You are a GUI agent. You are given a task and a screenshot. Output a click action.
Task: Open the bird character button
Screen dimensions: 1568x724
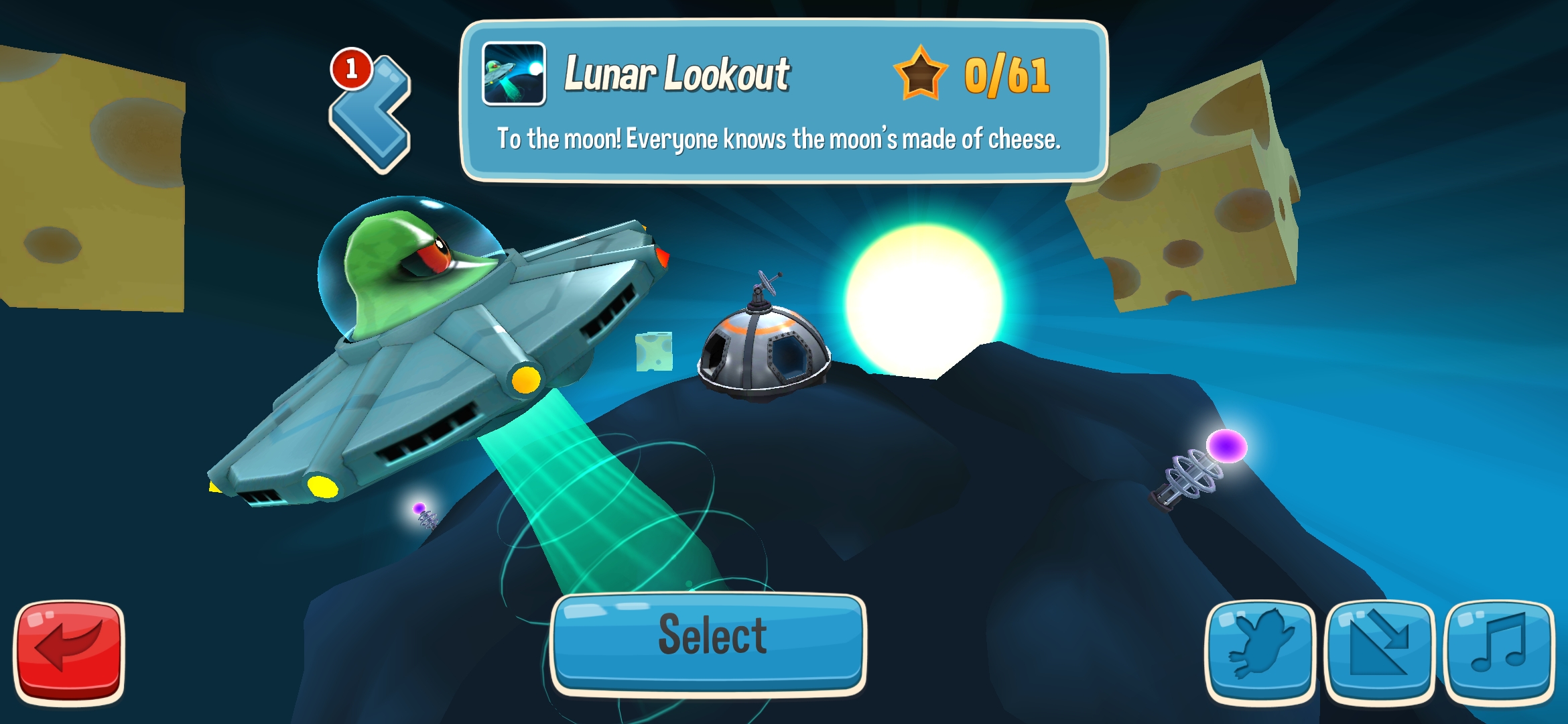click(x=1260, y=650)
